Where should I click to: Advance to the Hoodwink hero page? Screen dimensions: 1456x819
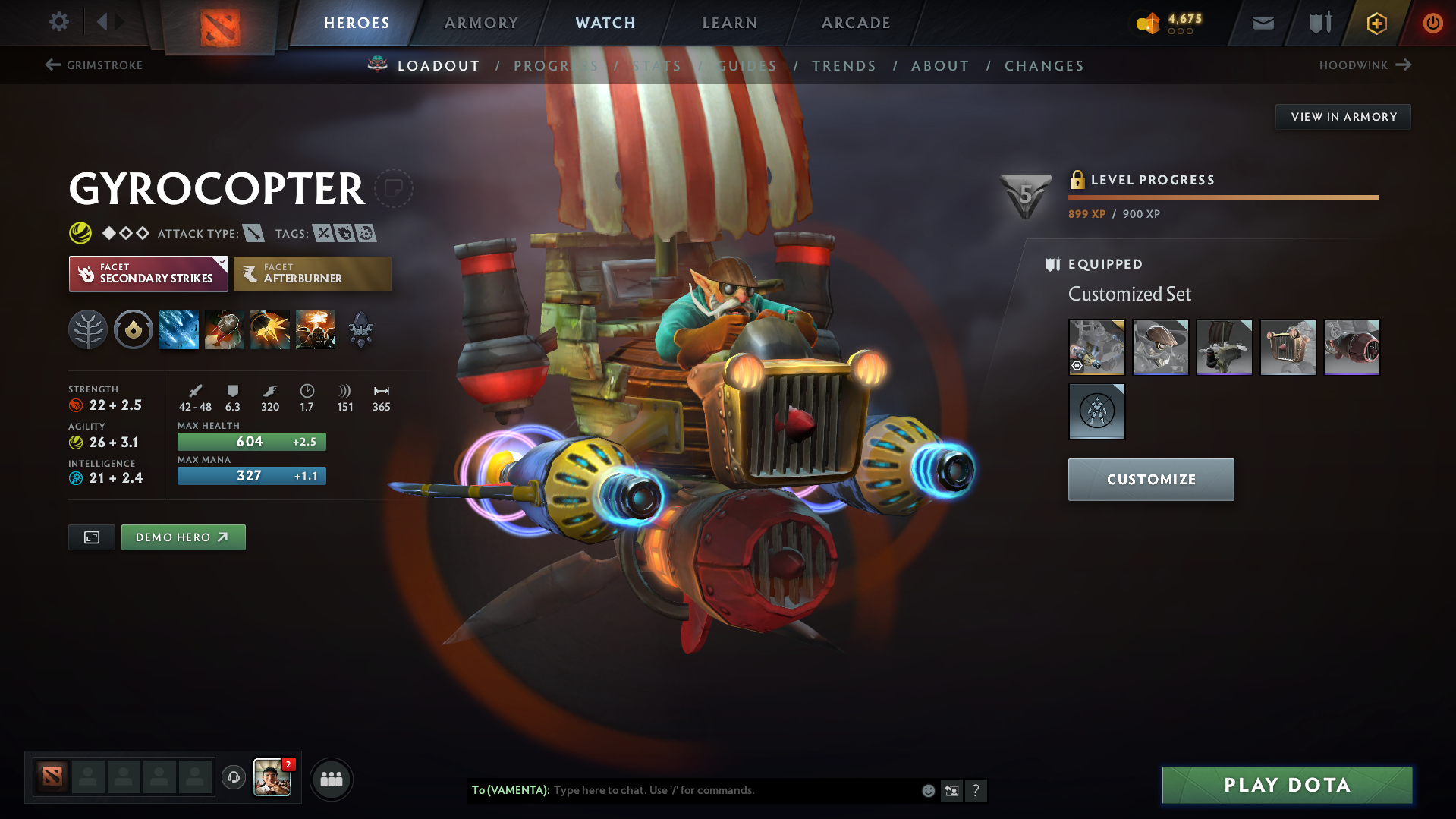(1364, 65)
